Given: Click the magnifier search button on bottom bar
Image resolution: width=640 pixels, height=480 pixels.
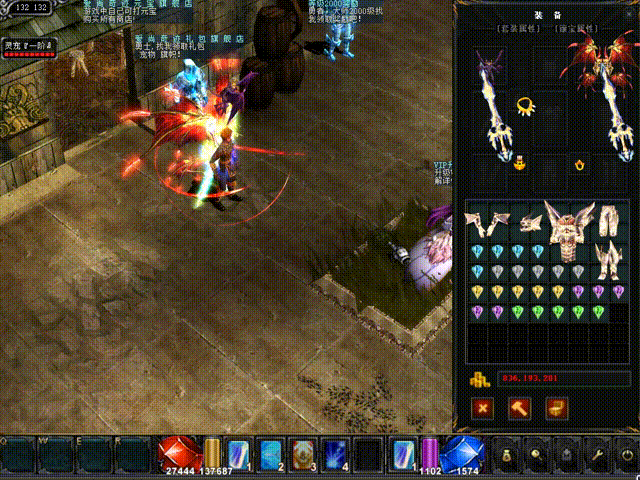Looking at the screenshot, I should 537,456.
